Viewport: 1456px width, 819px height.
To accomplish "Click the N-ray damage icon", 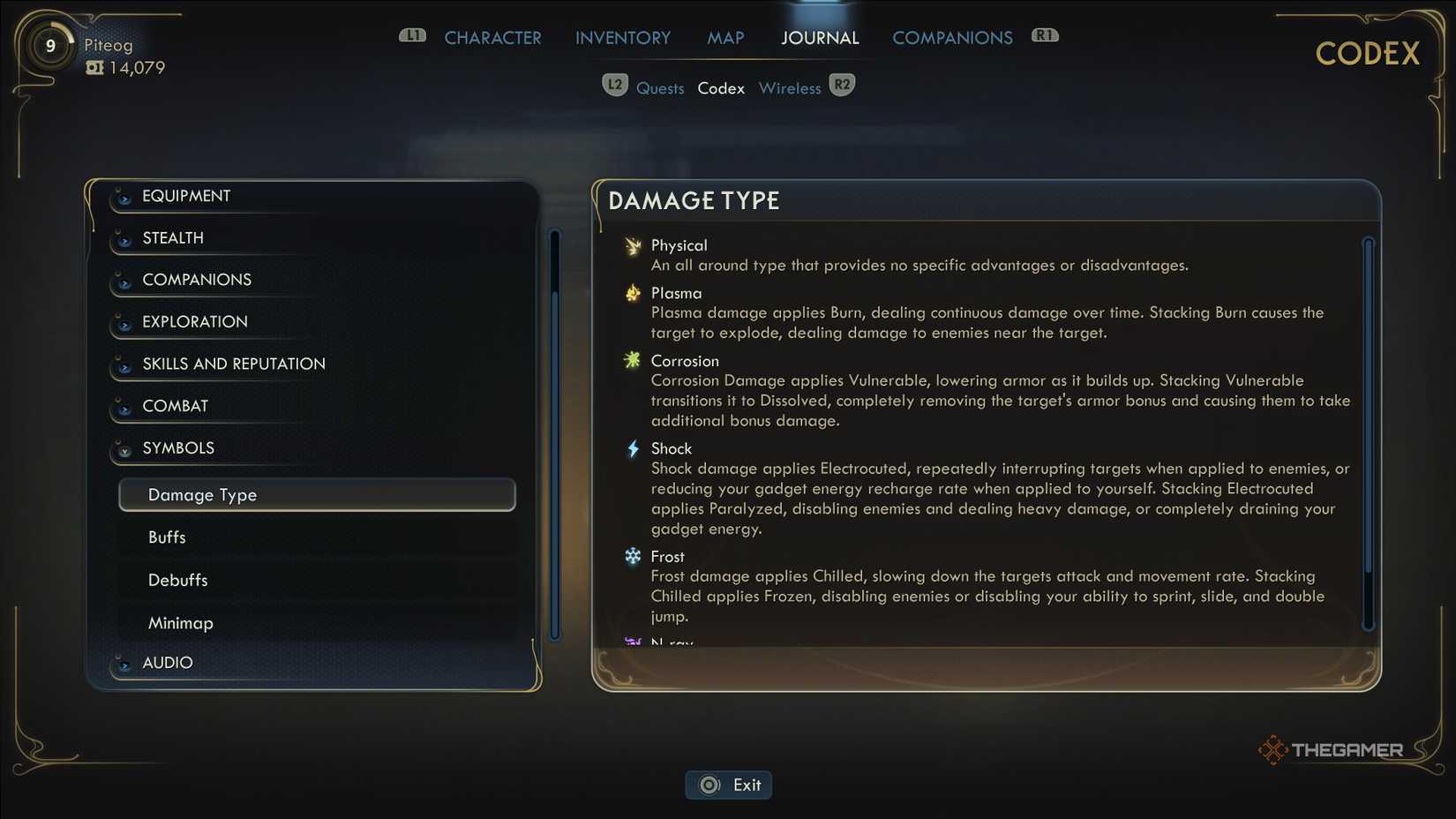I will click(633, 642).
